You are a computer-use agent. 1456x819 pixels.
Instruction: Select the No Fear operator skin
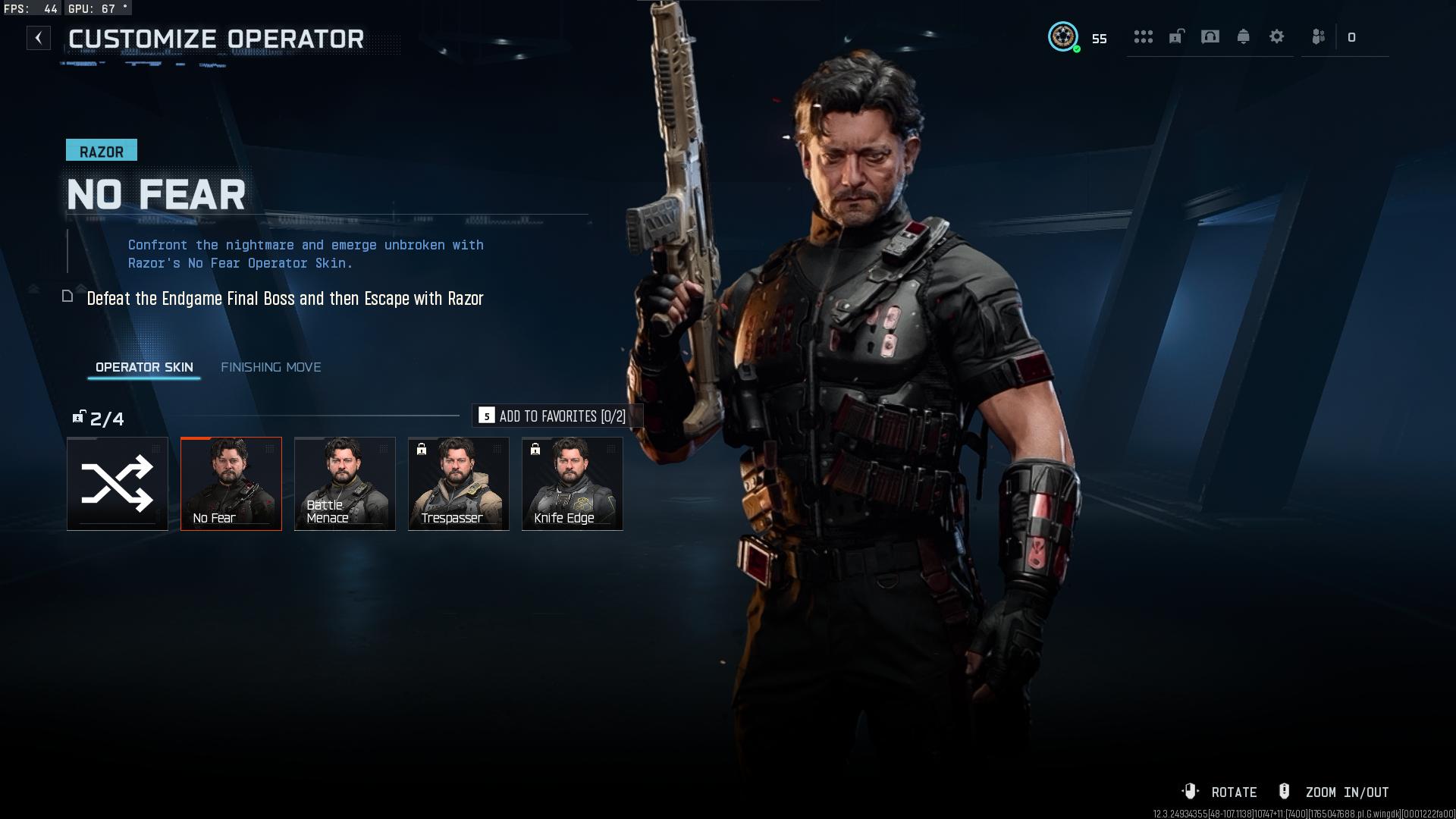click(231, 484)
